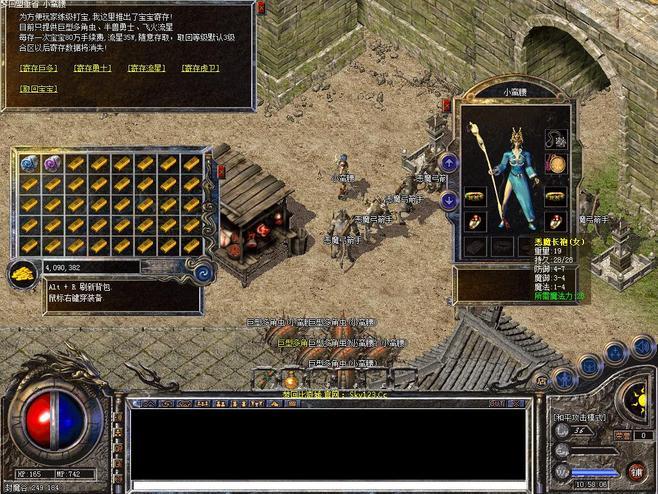Click the 取回宝宝 retrieve pet link
Image resolution: width=658 pixels, height=494 pixels.
[x=39, y=88]
